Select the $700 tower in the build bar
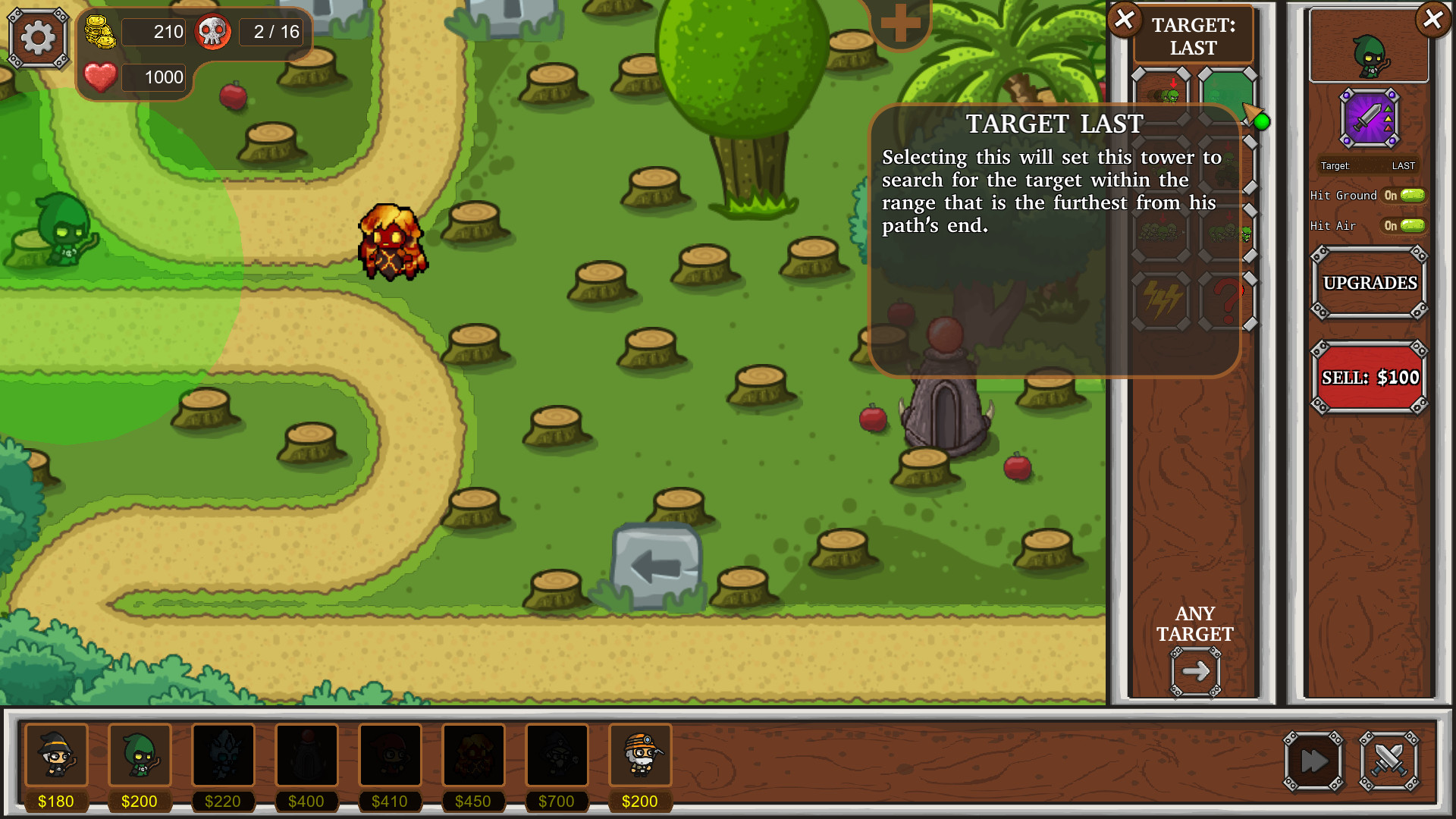The image size is (1456, 819). (557, 755)
